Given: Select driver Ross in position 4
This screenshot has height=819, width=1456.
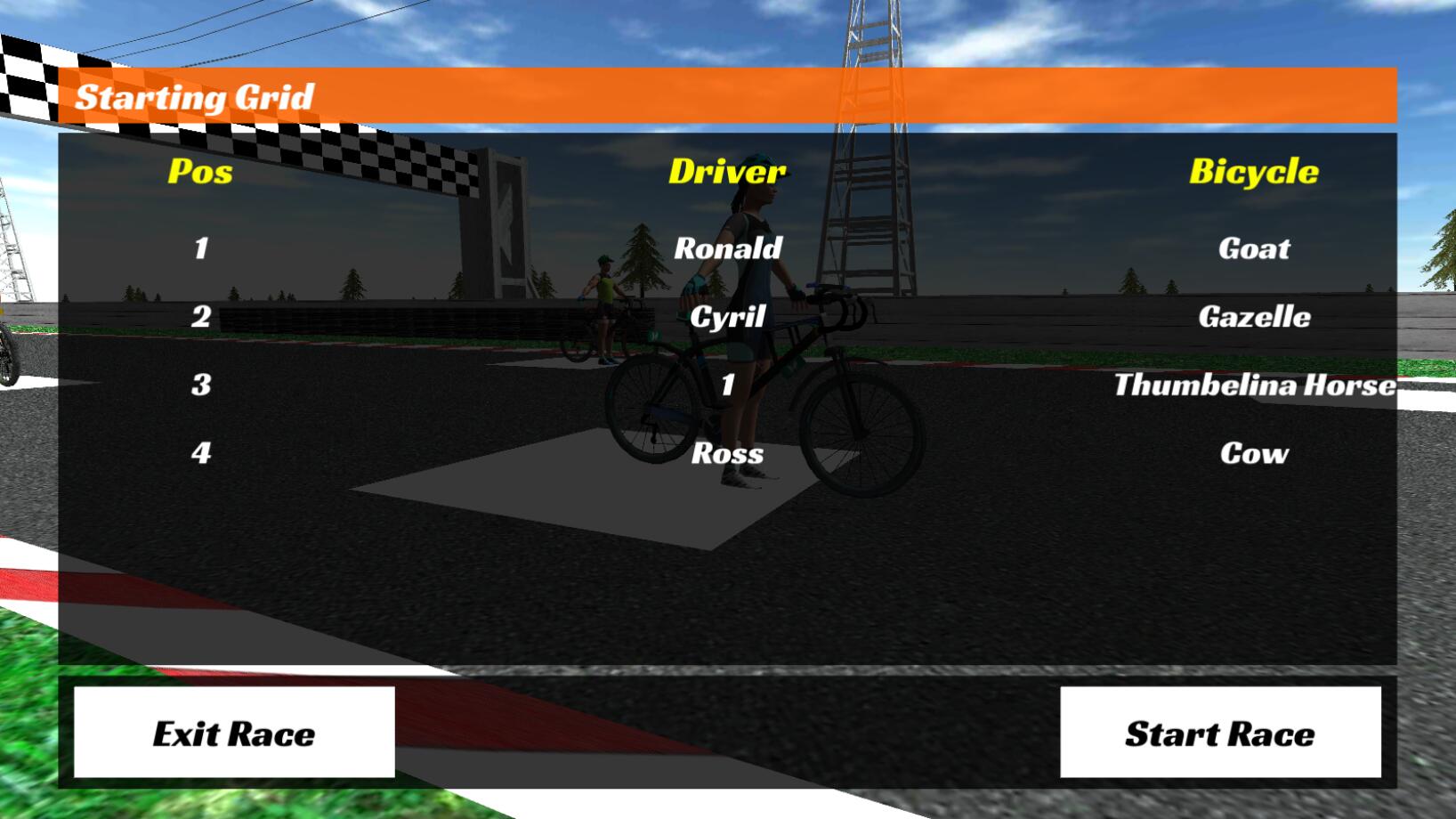Looking at the screenshot, I should coord(729,453).
